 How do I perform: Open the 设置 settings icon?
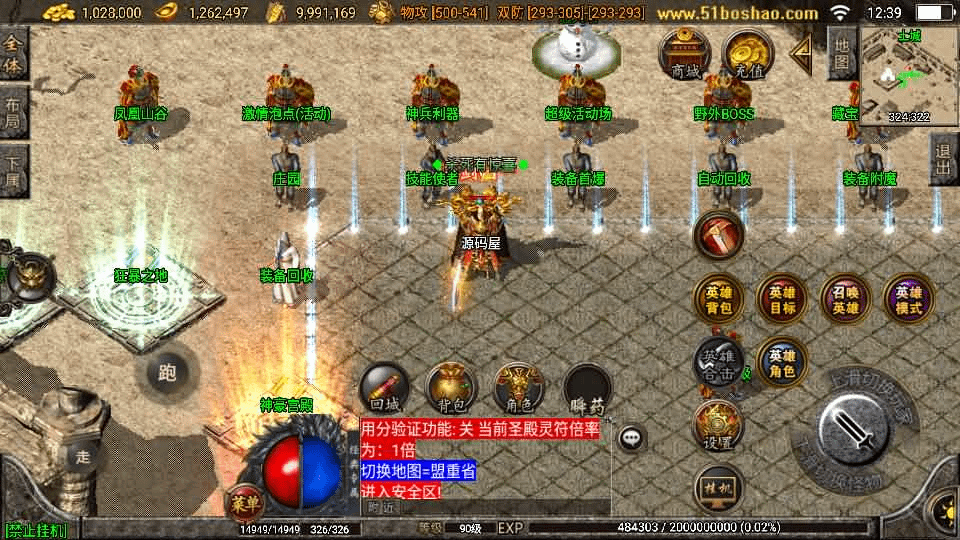click(x=719, y=427)
